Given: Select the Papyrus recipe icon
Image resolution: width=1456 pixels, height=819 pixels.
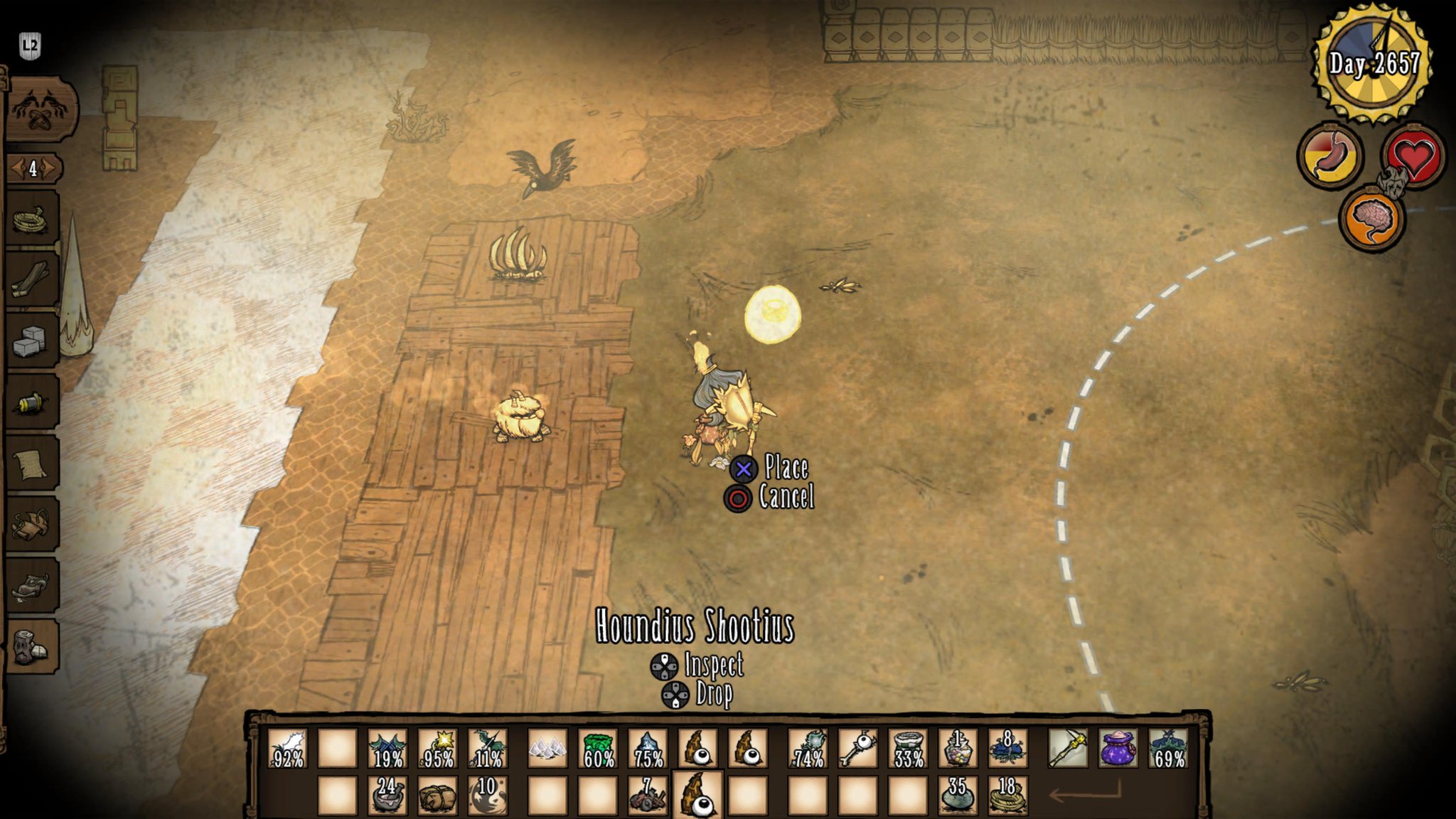Looking at the screenshot, I should [29, 464].
